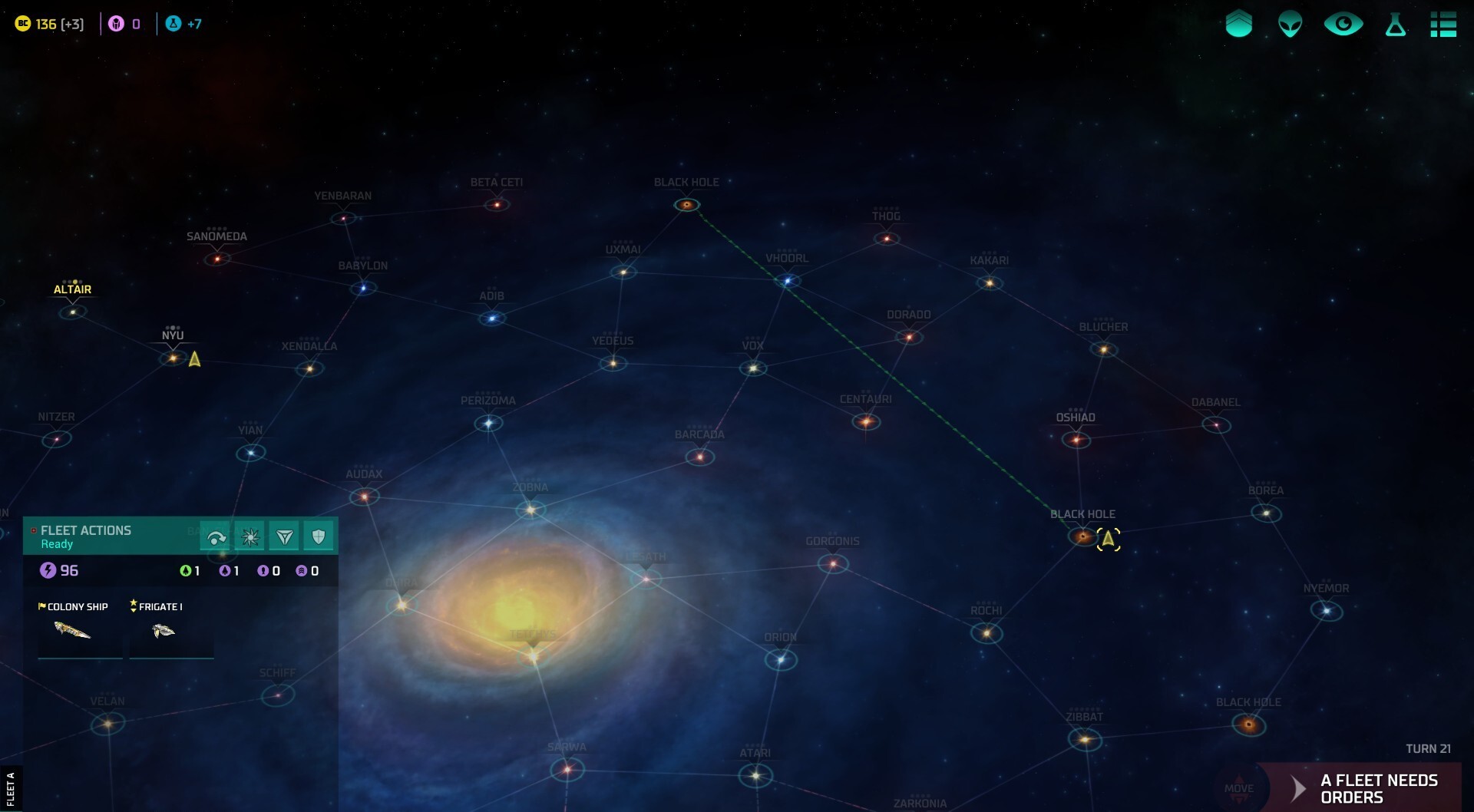Toggle the fleet formation action icon
This screenshot has height=812, width=1474.
tap(283, 536)
